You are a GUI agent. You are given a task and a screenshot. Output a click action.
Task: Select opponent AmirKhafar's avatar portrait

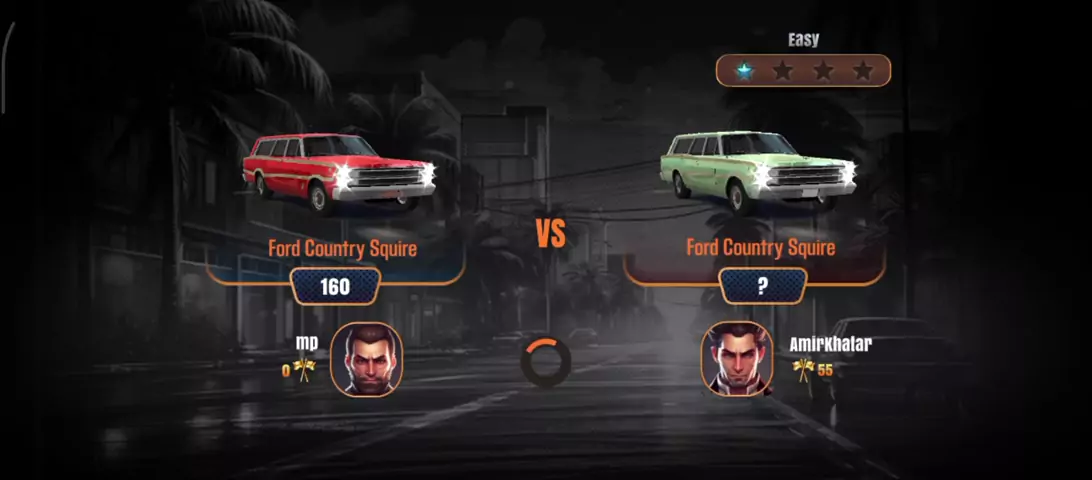(x=738, y=359)
